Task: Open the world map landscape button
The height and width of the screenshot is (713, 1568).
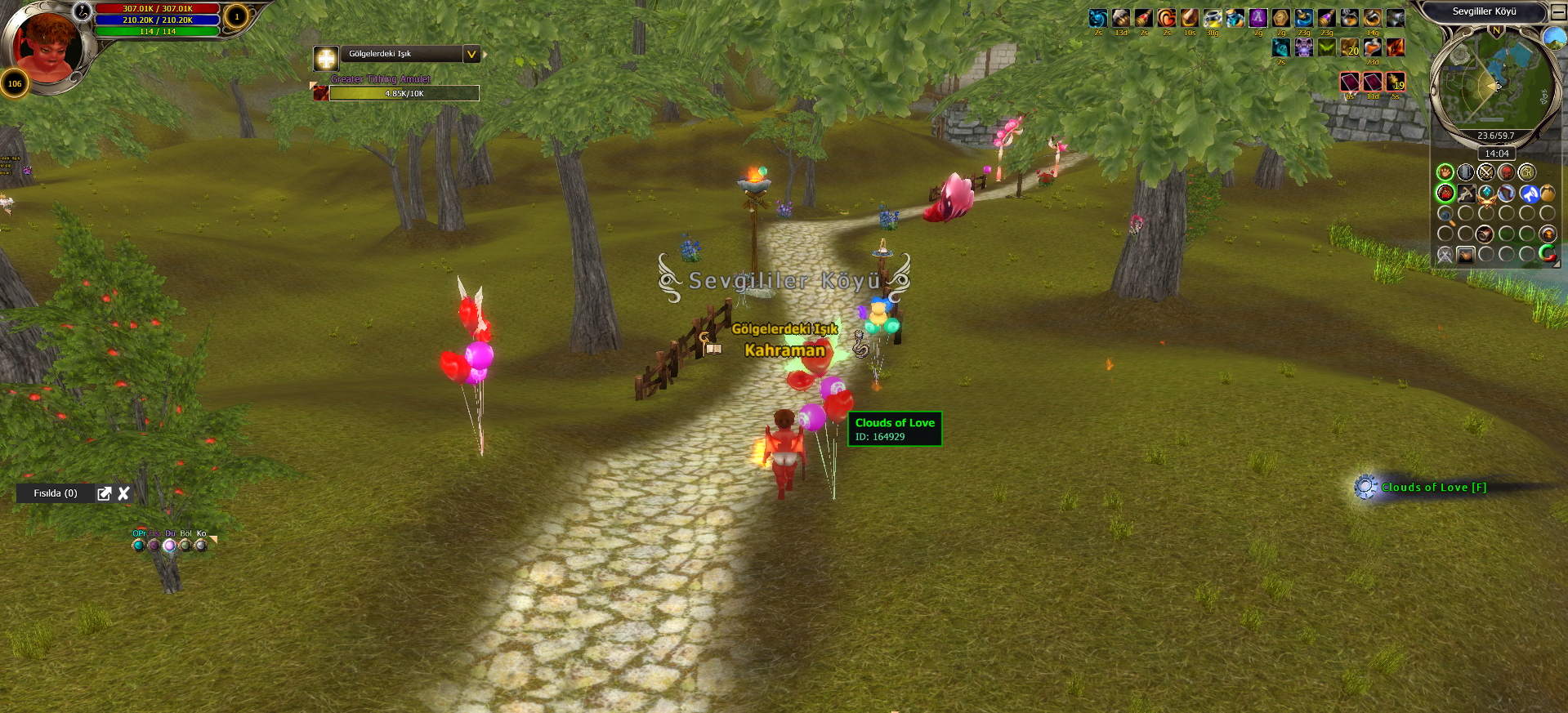Action: coord(1554,38)
